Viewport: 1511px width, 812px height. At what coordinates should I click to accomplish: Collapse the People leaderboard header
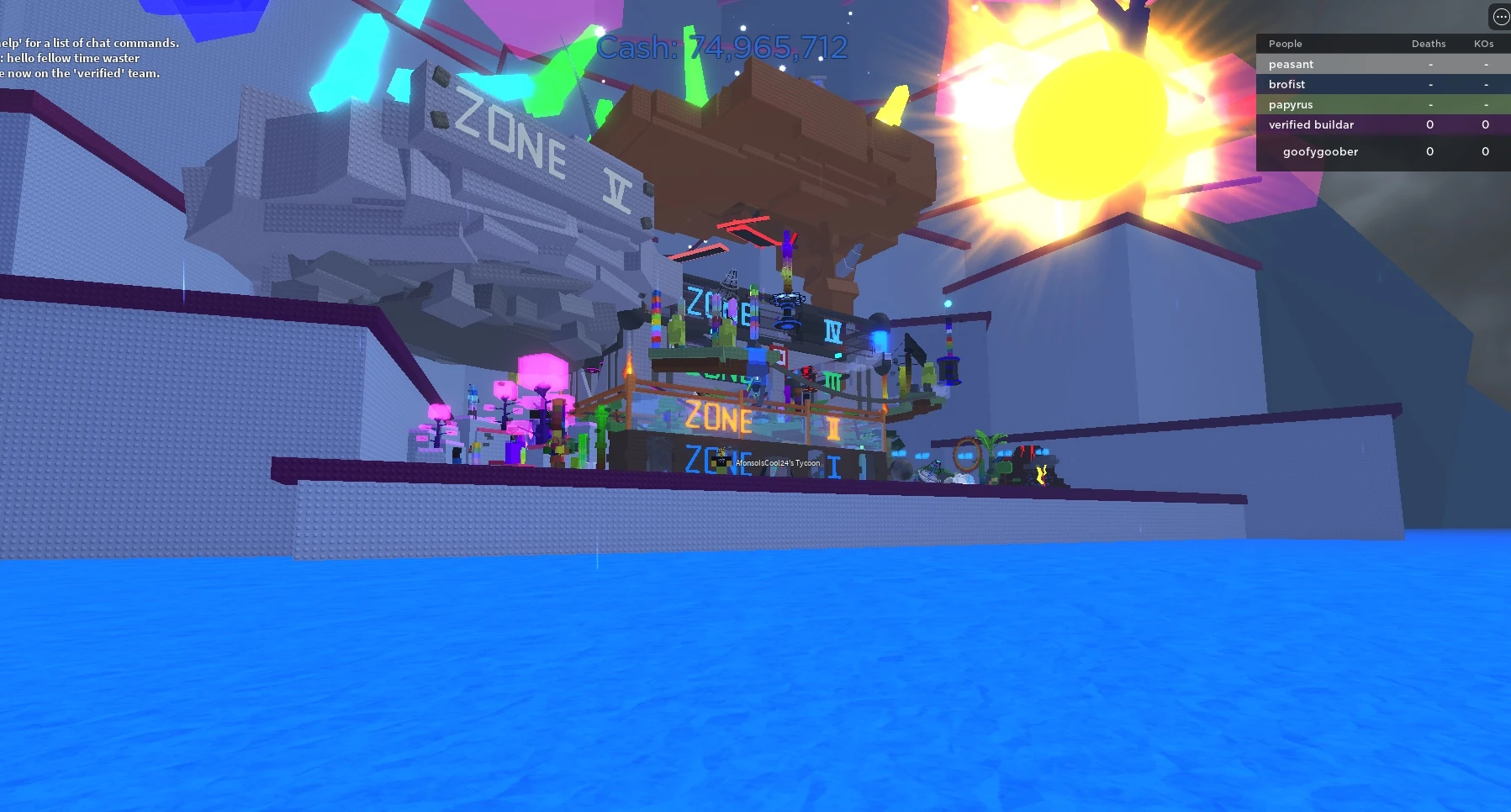pos(1286,44)
